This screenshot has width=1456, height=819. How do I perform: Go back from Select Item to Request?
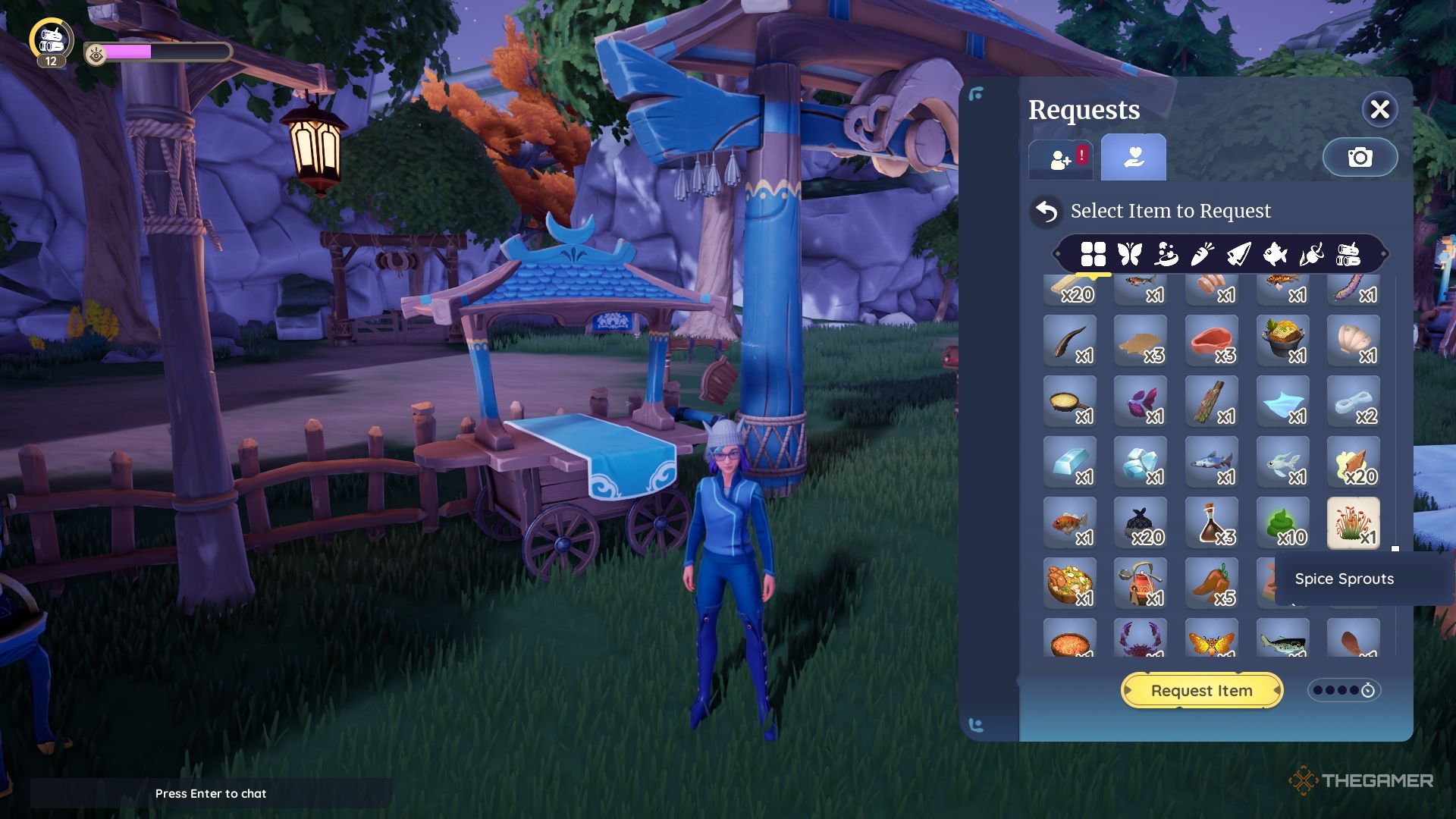pos(1046,212)
